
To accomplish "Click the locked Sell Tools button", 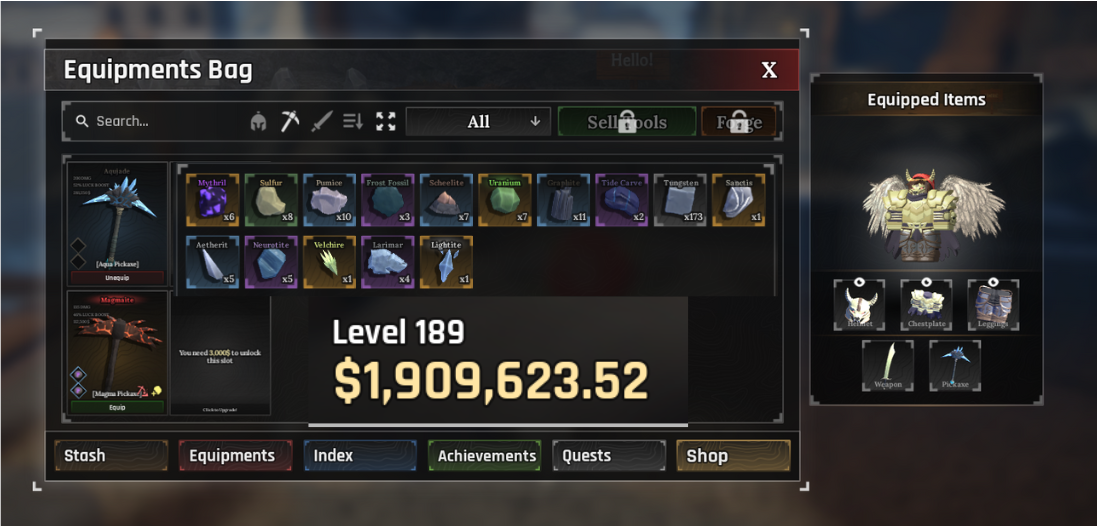I will coord(627,122).
